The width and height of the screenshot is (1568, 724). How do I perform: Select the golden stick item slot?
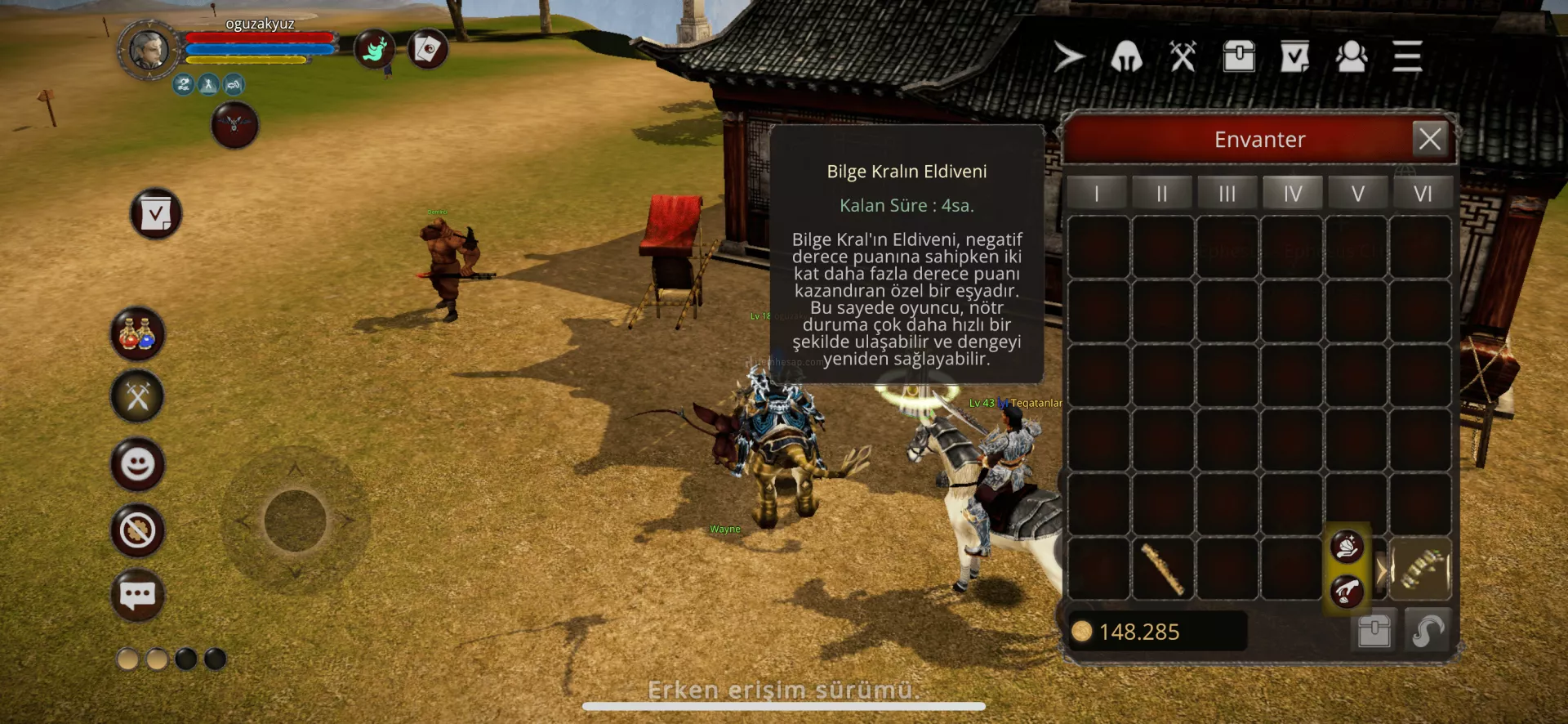click(1162, 569)
